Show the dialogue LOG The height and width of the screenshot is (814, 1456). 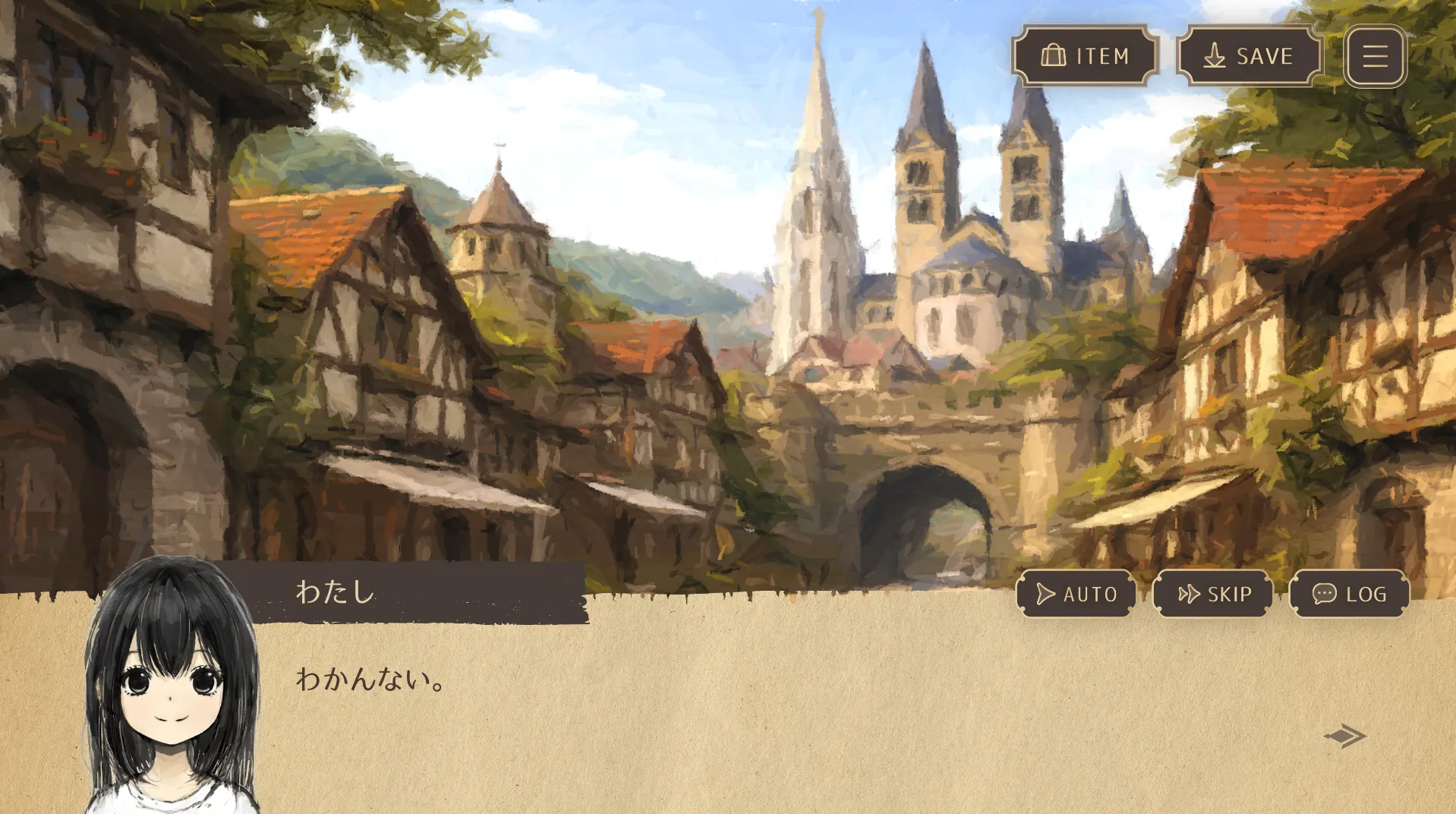coord(1349,594)
